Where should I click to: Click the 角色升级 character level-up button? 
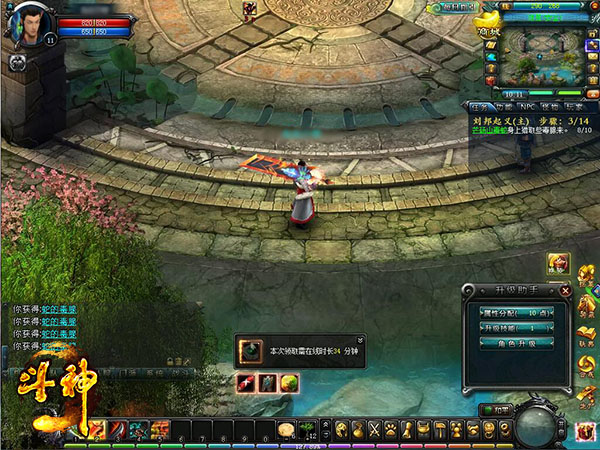click(517, 343)
